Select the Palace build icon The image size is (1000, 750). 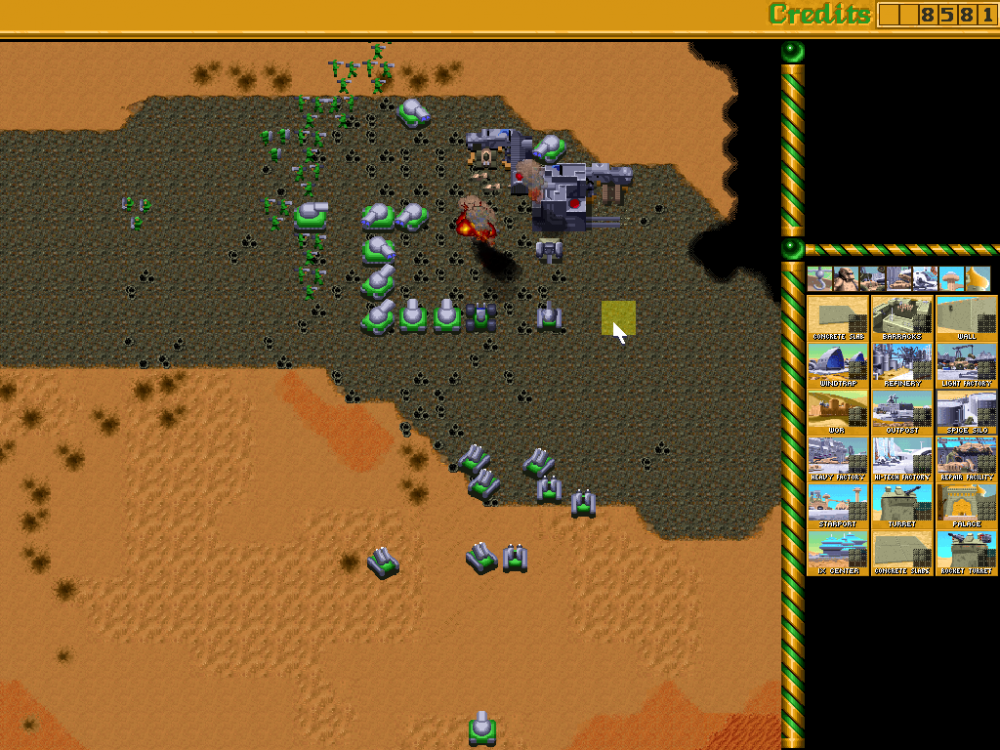pyautogui.click(x=966, y=506)
